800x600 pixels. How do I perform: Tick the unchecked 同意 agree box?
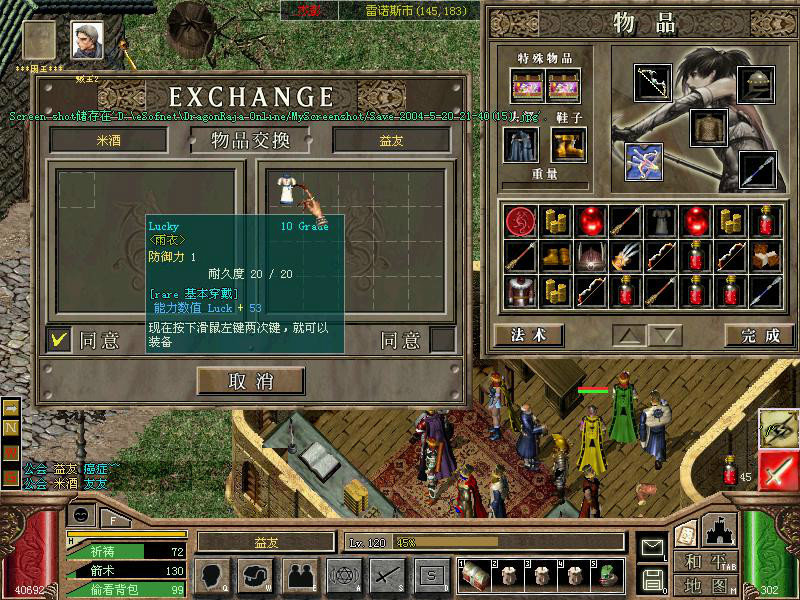pyautogui.click(x=442, y=340)
